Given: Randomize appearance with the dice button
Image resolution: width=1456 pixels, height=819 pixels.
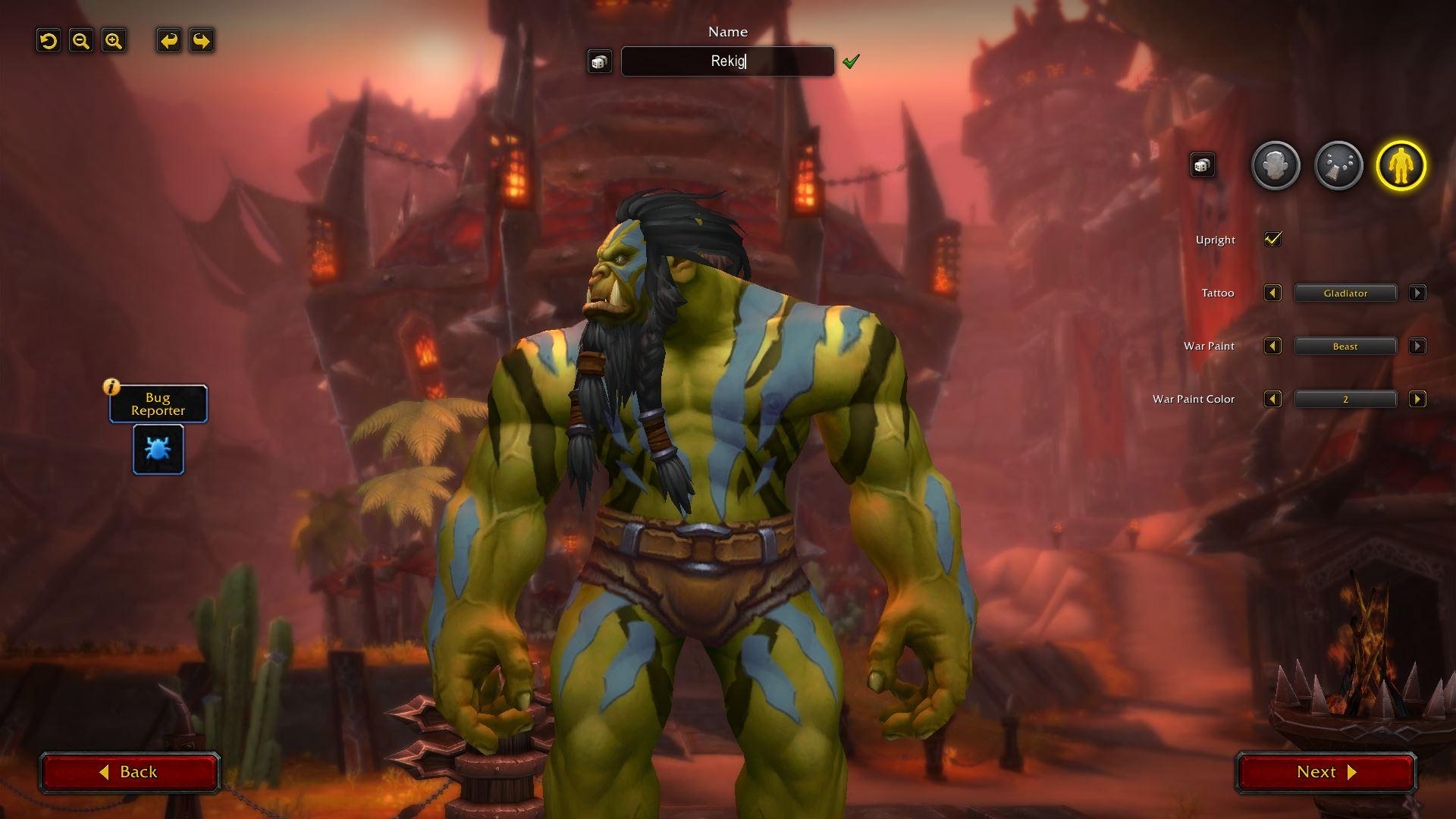Looking at the screenshot, I should [1202, 165].
